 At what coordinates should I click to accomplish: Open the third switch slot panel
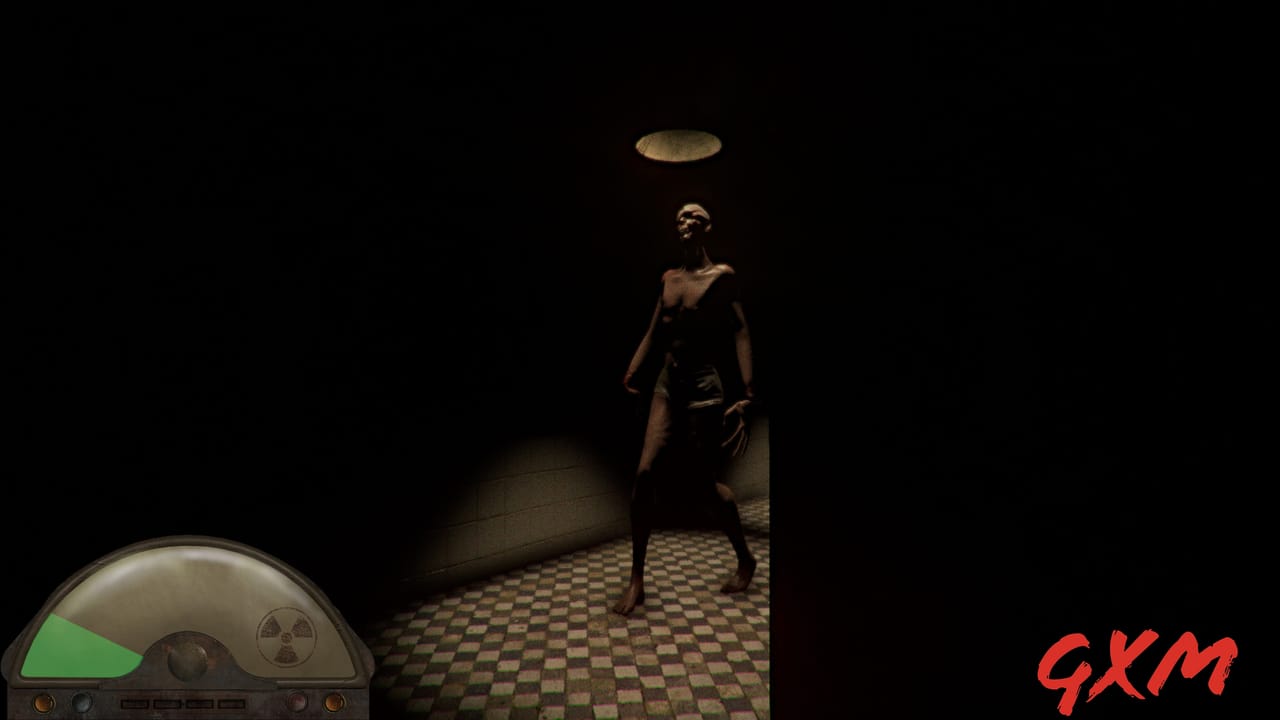coord(200,703)
